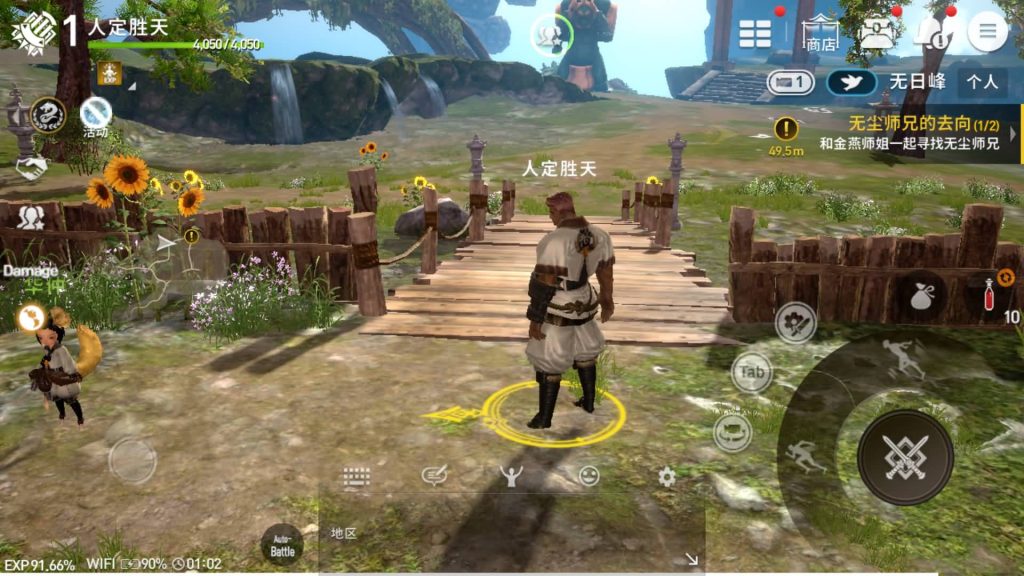1024x576 pixels.
Task: Click the dragon emblem icon
Action: (48, 114)
